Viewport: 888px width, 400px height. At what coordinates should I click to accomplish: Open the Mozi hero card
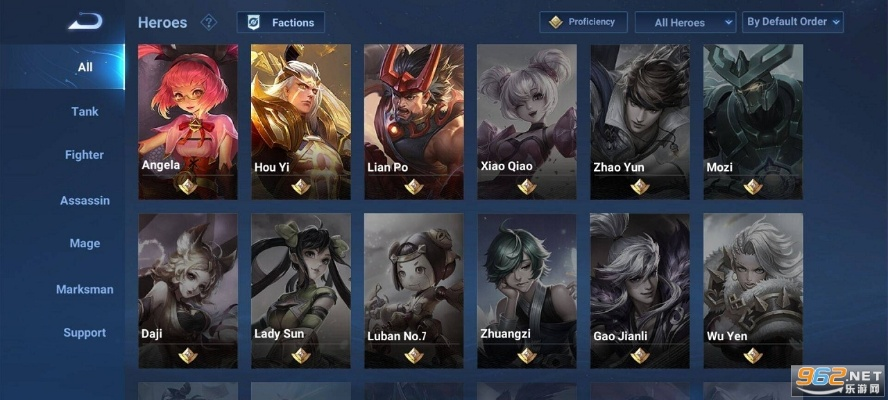[753, 120]
